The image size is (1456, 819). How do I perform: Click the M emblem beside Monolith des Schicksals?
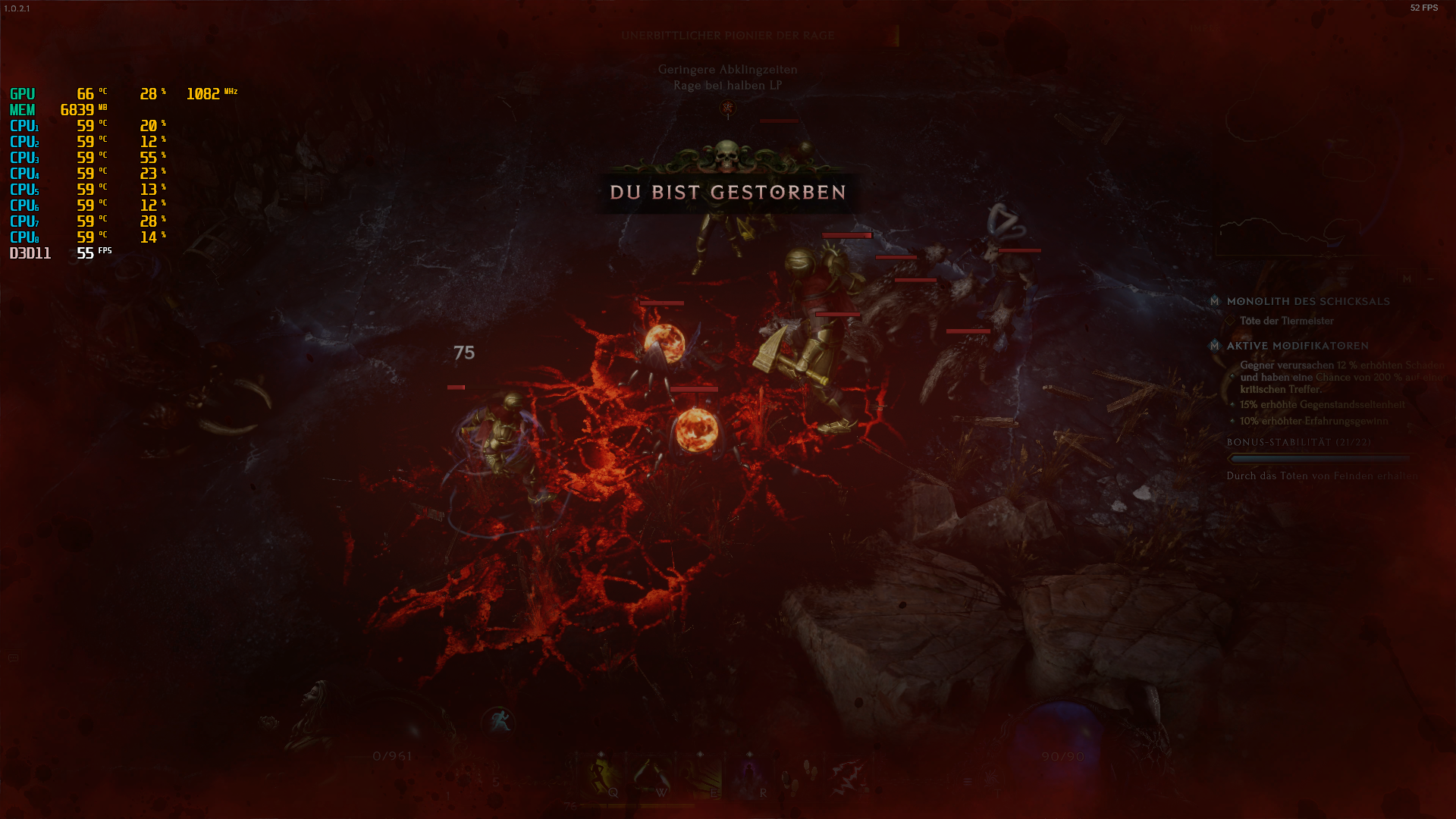click(x=1215, y=302)
